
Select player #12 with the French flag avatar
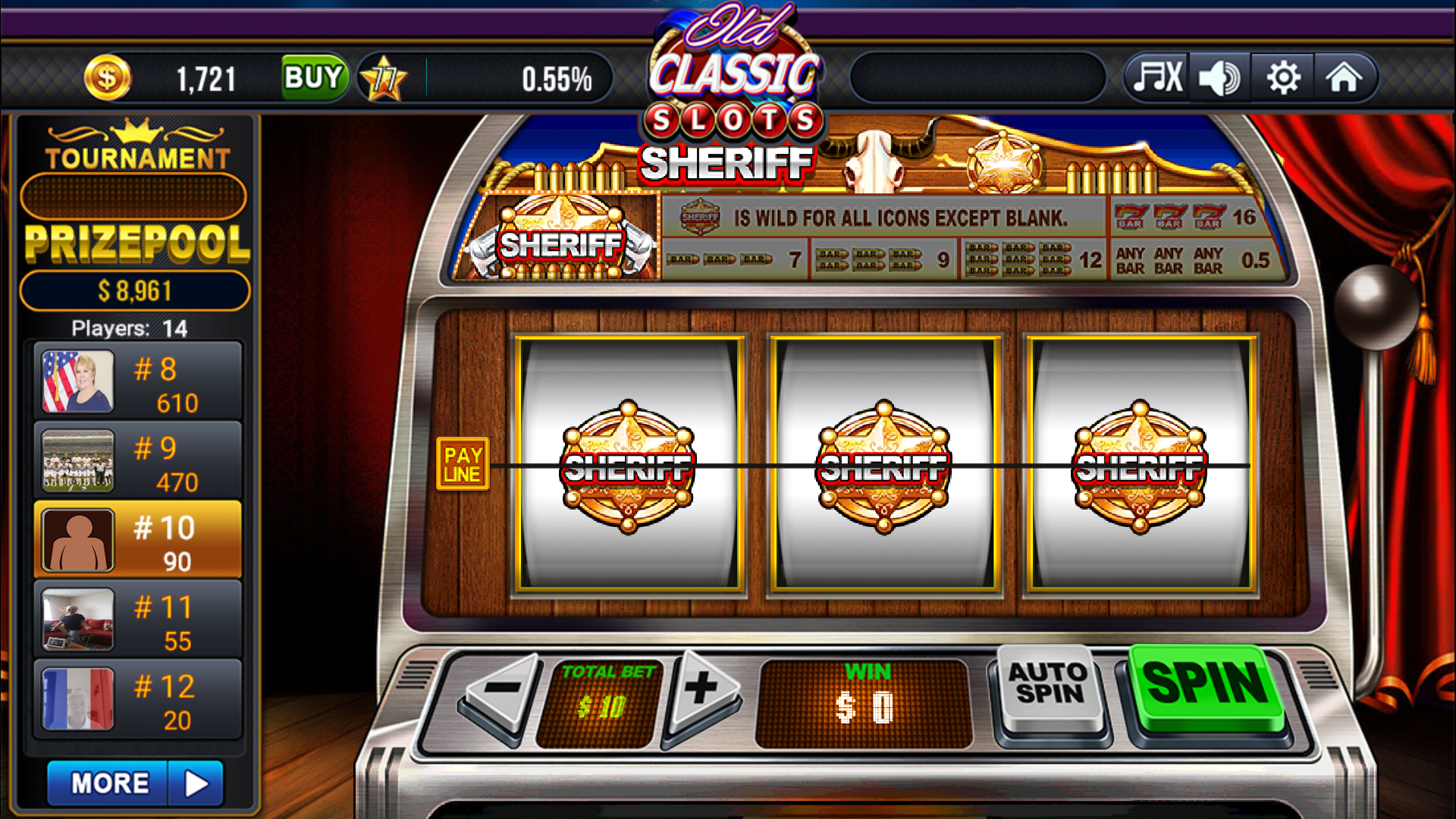[x=136, y=698]
